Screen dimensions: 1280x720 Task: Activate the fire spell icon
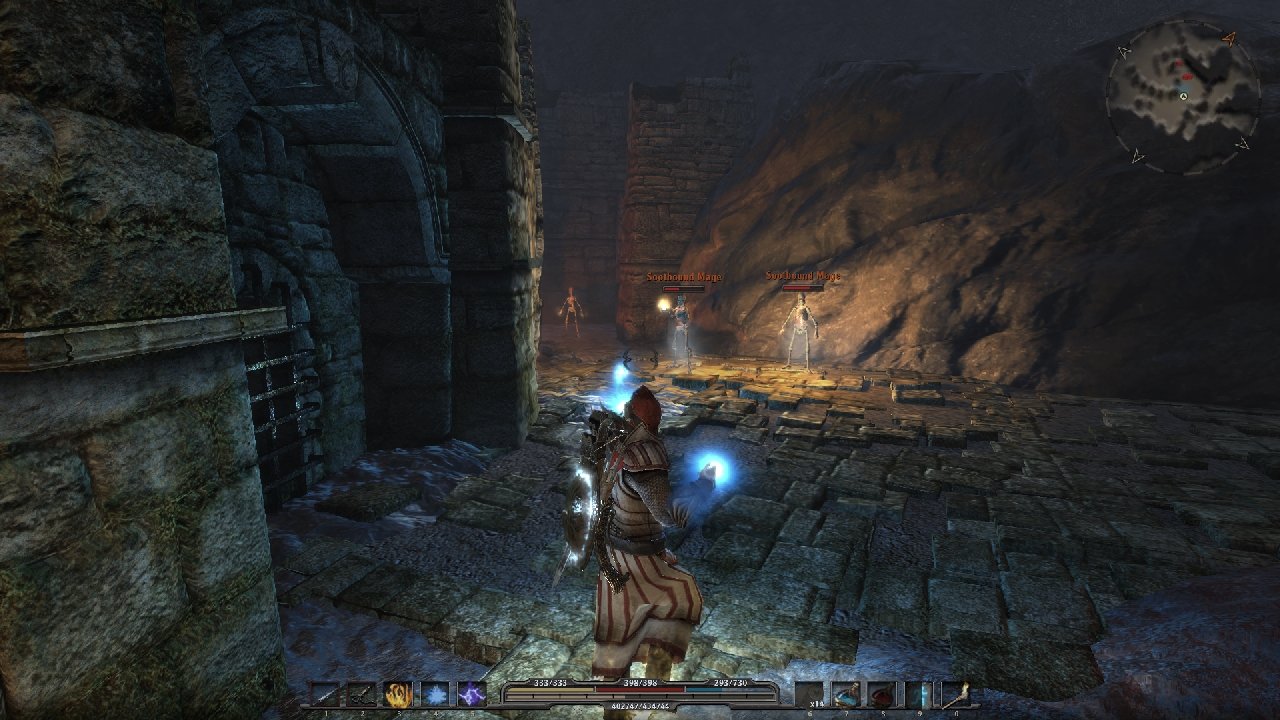(398, 694)
